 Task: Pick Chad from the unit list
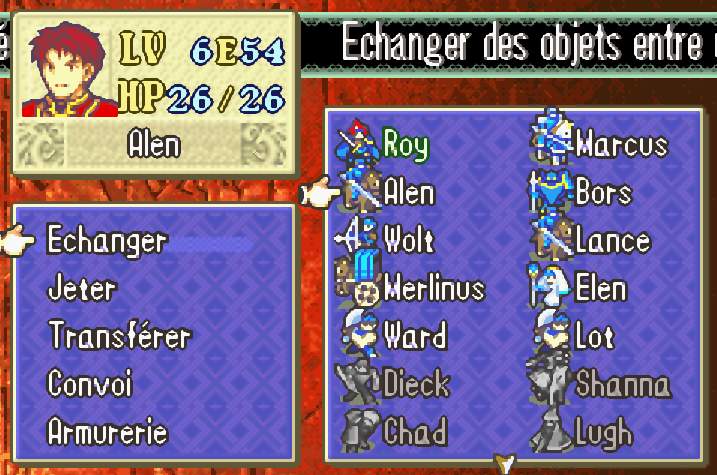414,432
